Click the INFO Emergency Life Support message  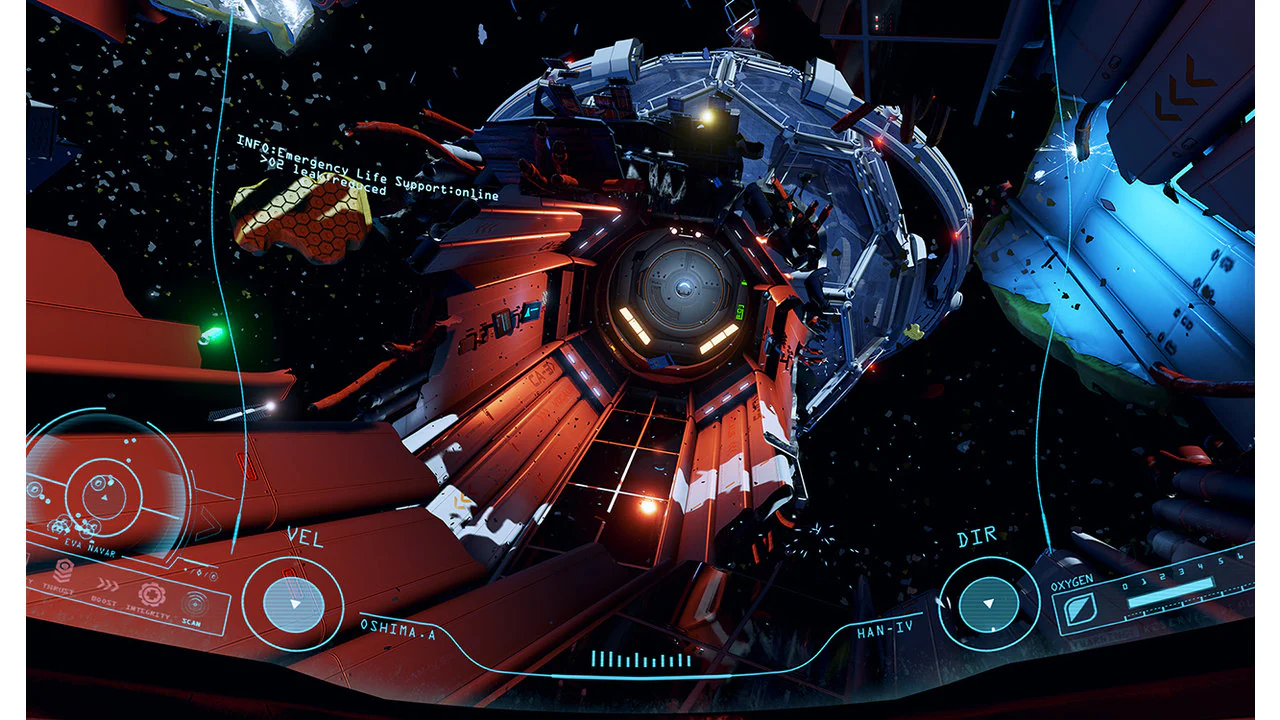365,170
